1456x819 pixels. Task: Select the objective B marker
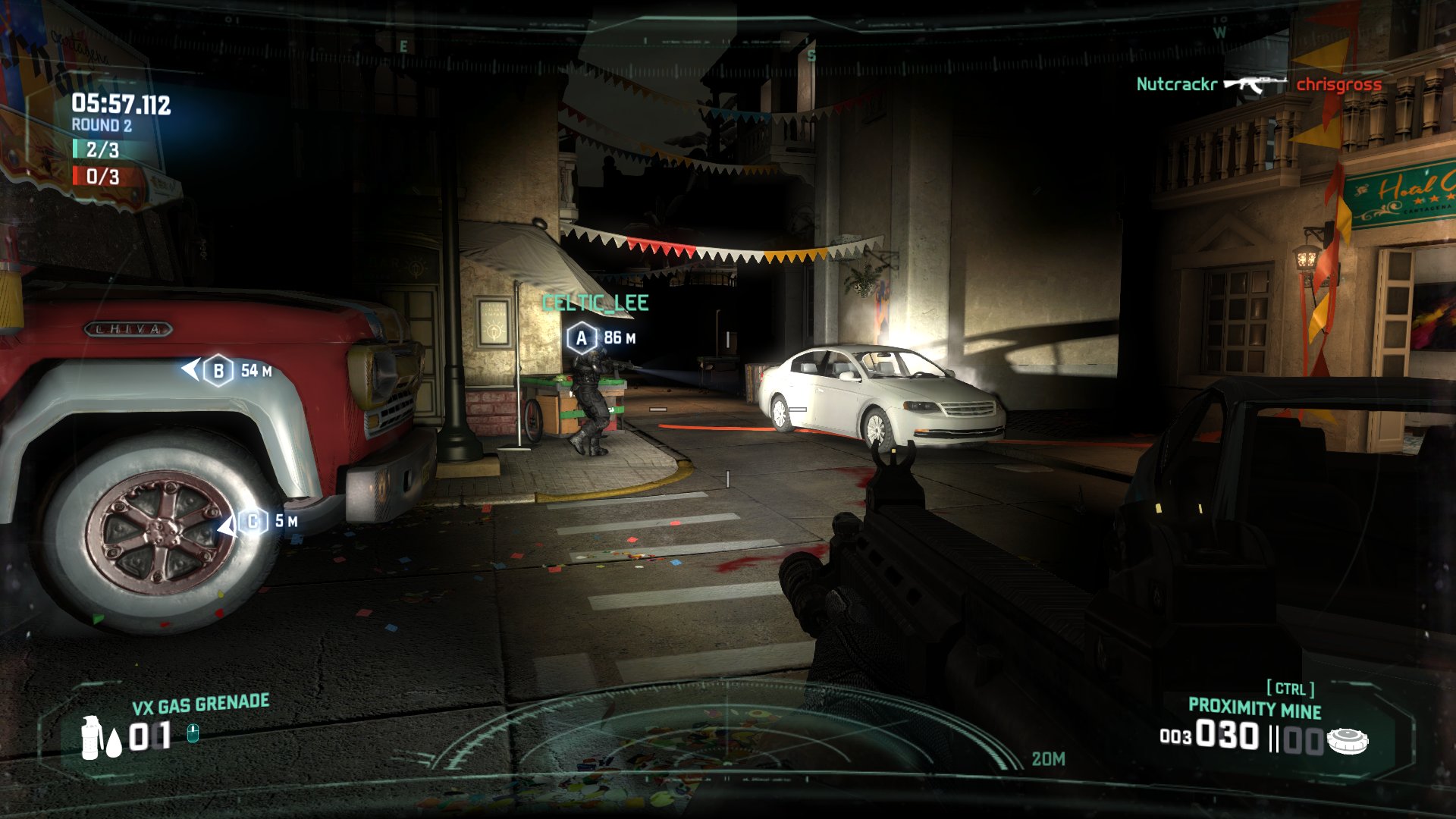[218, 371]
